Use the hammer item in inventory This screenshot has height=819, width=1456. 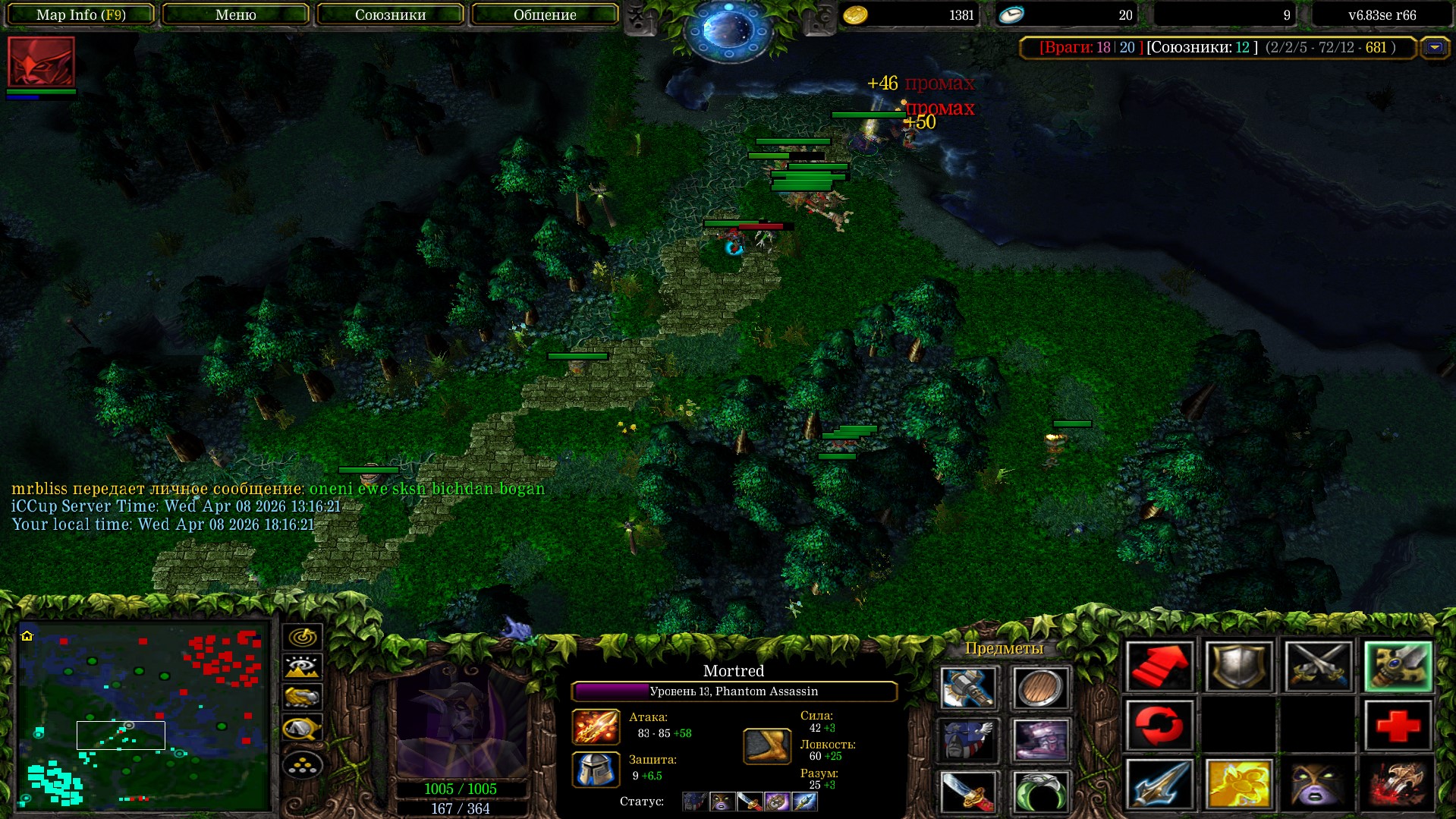(x=967, y=688)
